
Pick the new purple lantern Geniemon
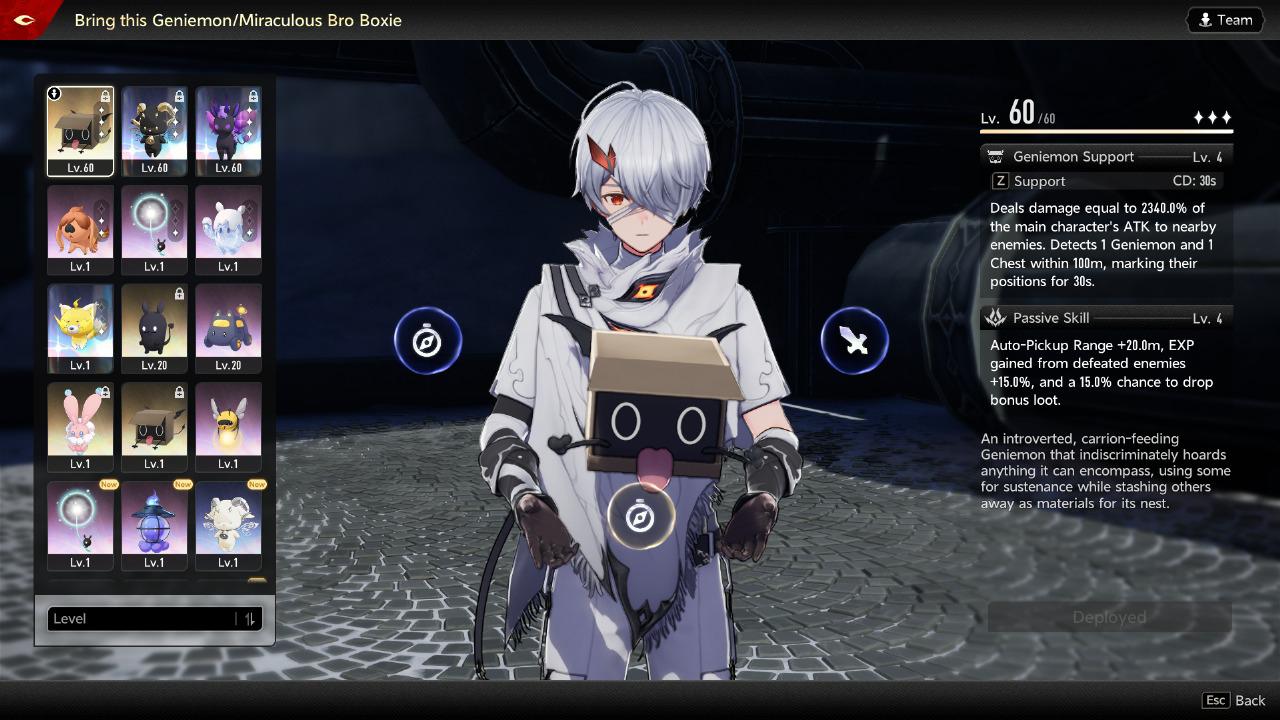click(154, 525)
